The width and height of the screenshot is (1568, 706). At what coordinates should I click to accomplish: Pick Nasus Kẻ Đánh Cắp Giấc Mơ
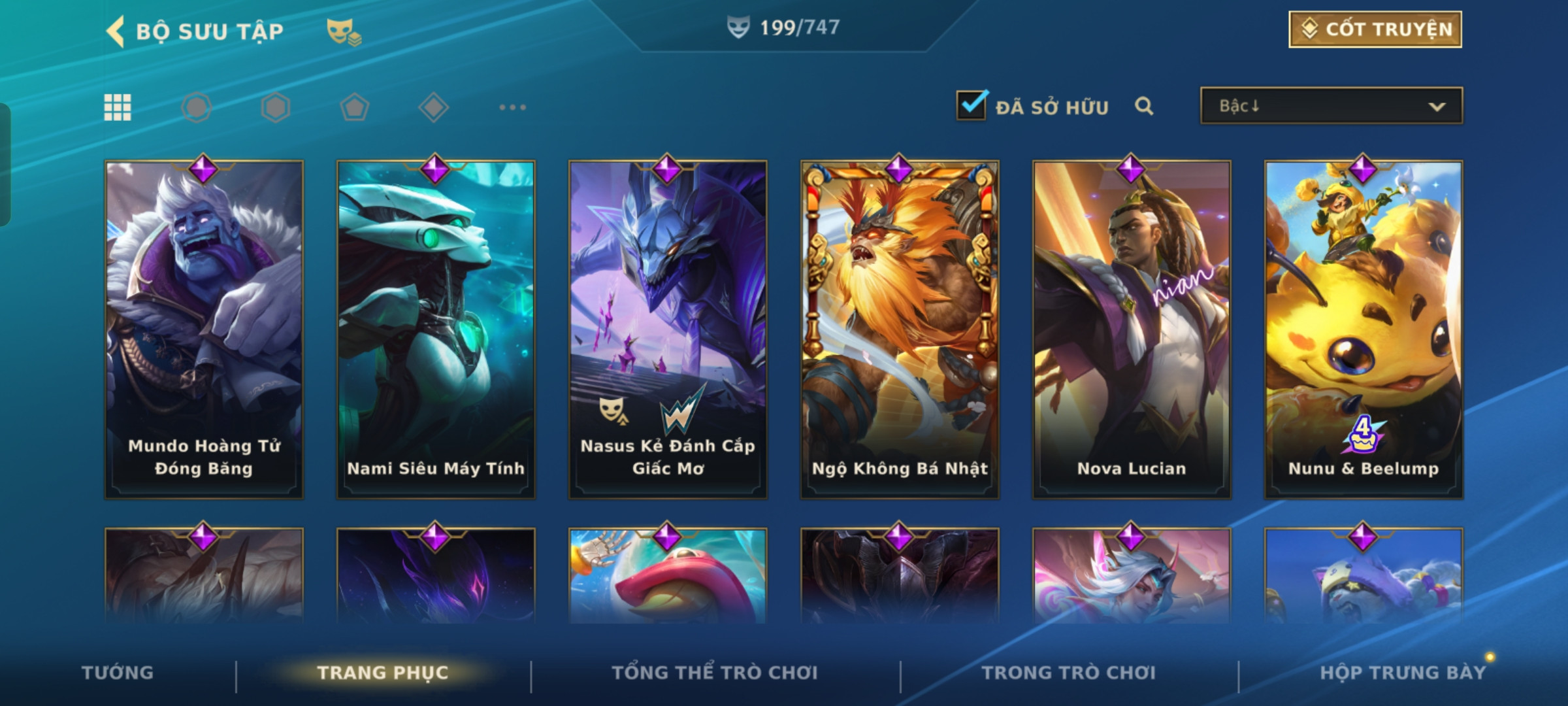click(x=668, y=330)
